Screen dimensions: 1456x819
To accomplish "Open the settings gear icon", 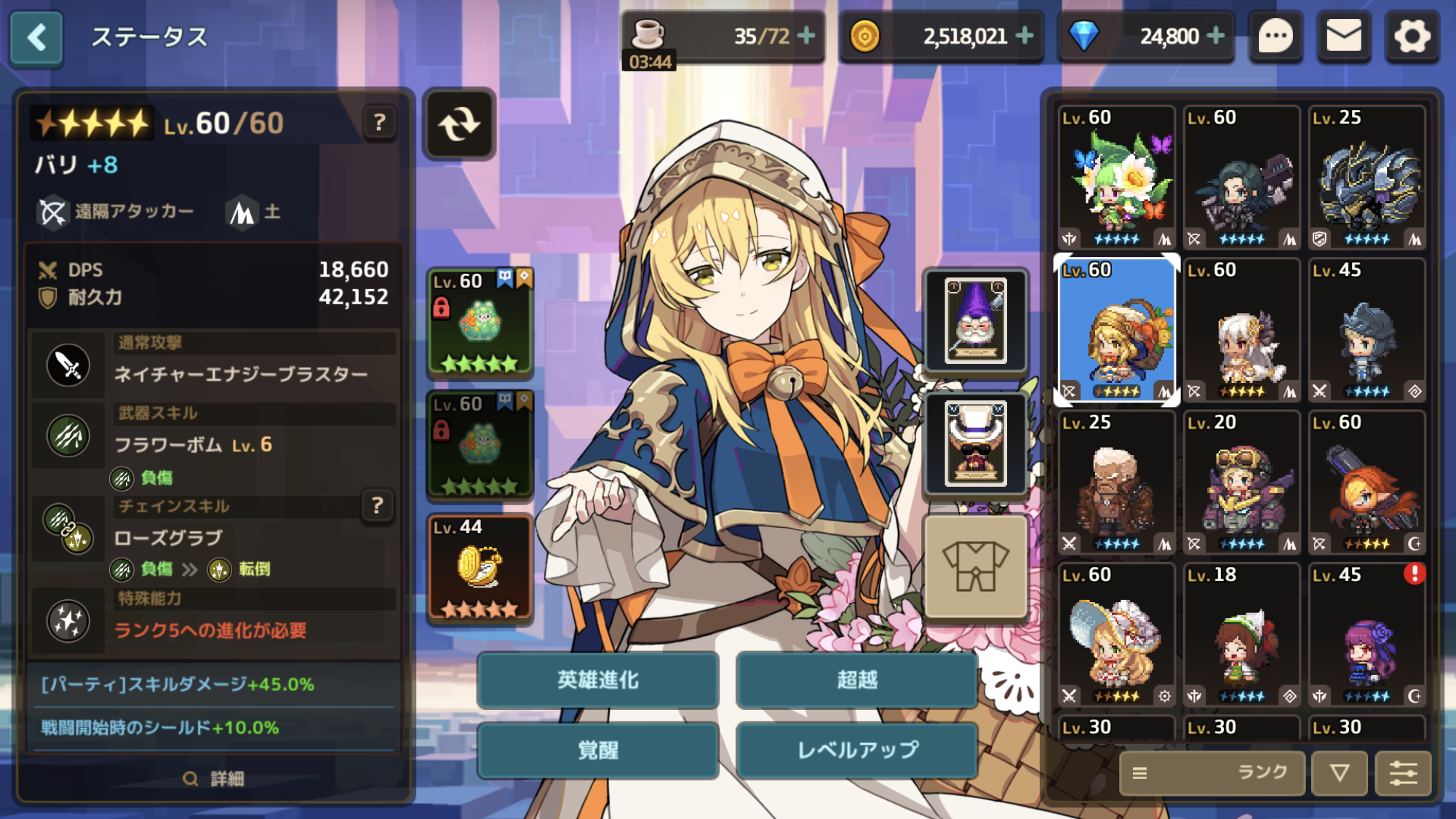I will tap(1412, 36).
